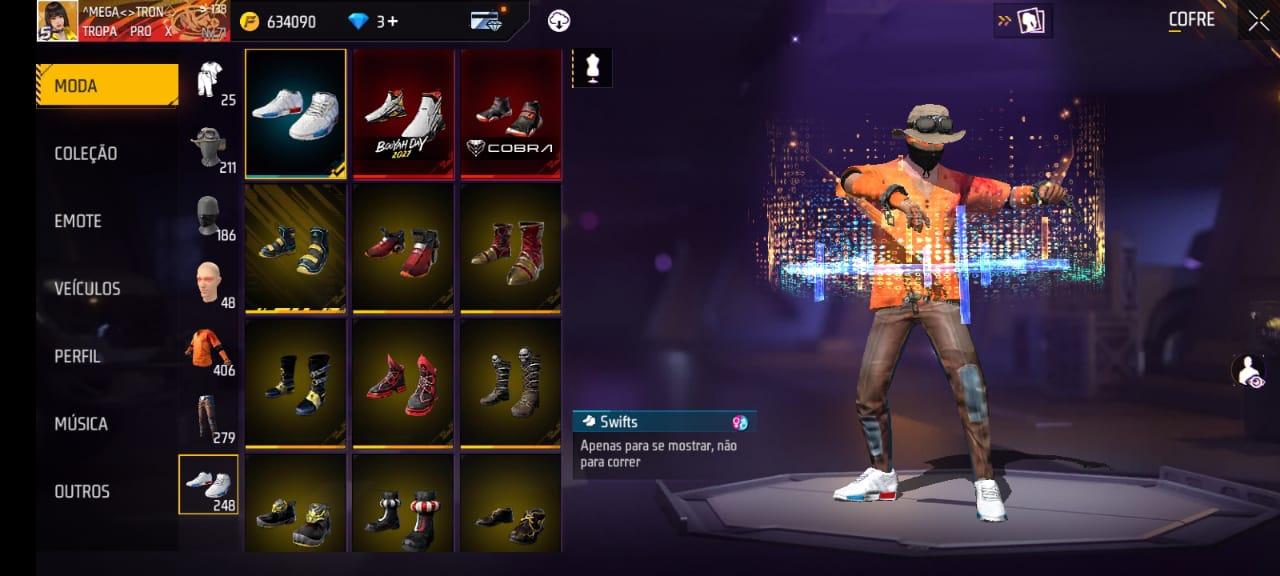
Task: Open the hat subcategory with 211 items
Action: click(209, 148)
